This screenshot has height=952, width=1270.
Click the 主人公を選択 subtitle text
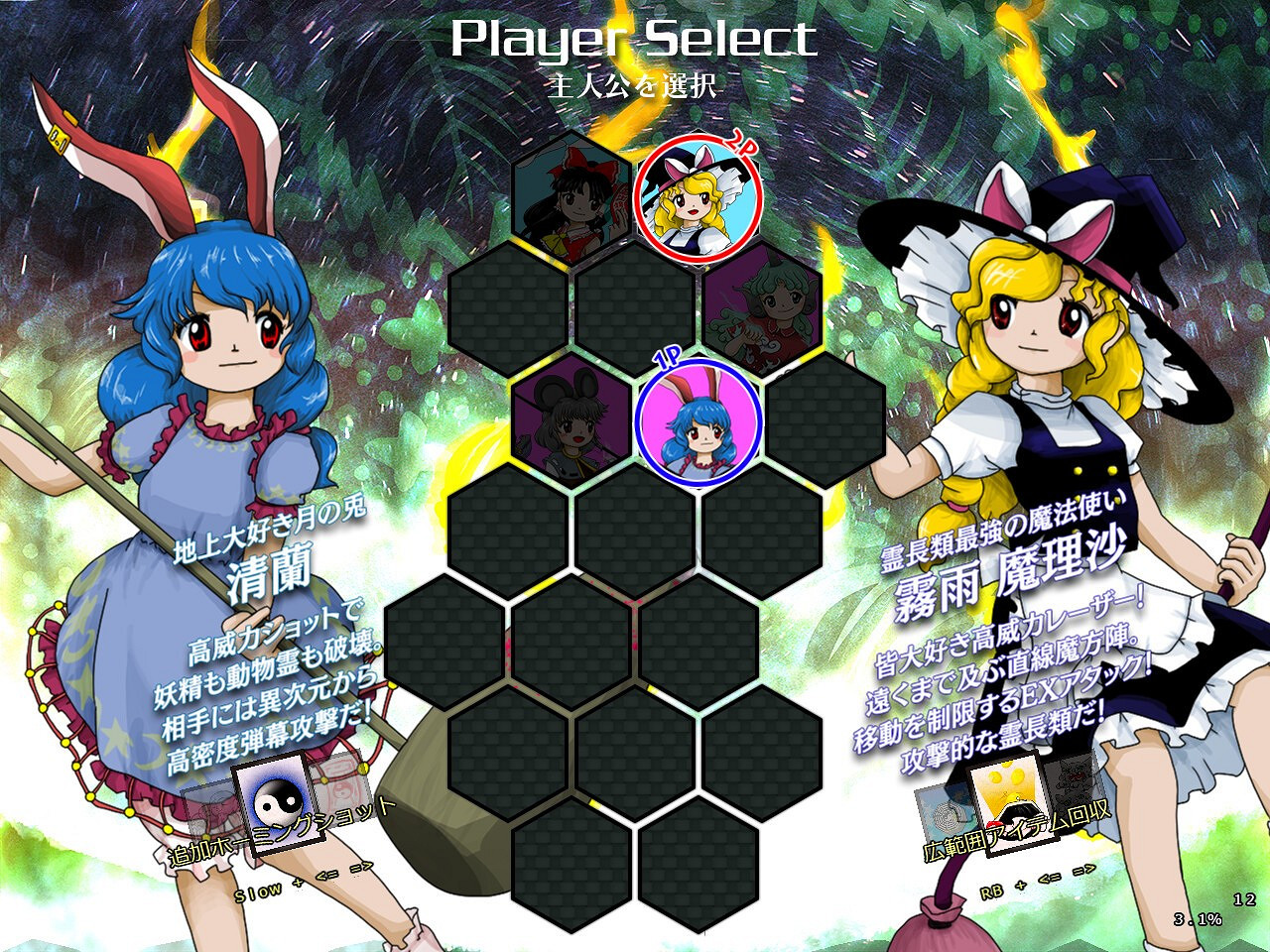[x=635, y=81]
